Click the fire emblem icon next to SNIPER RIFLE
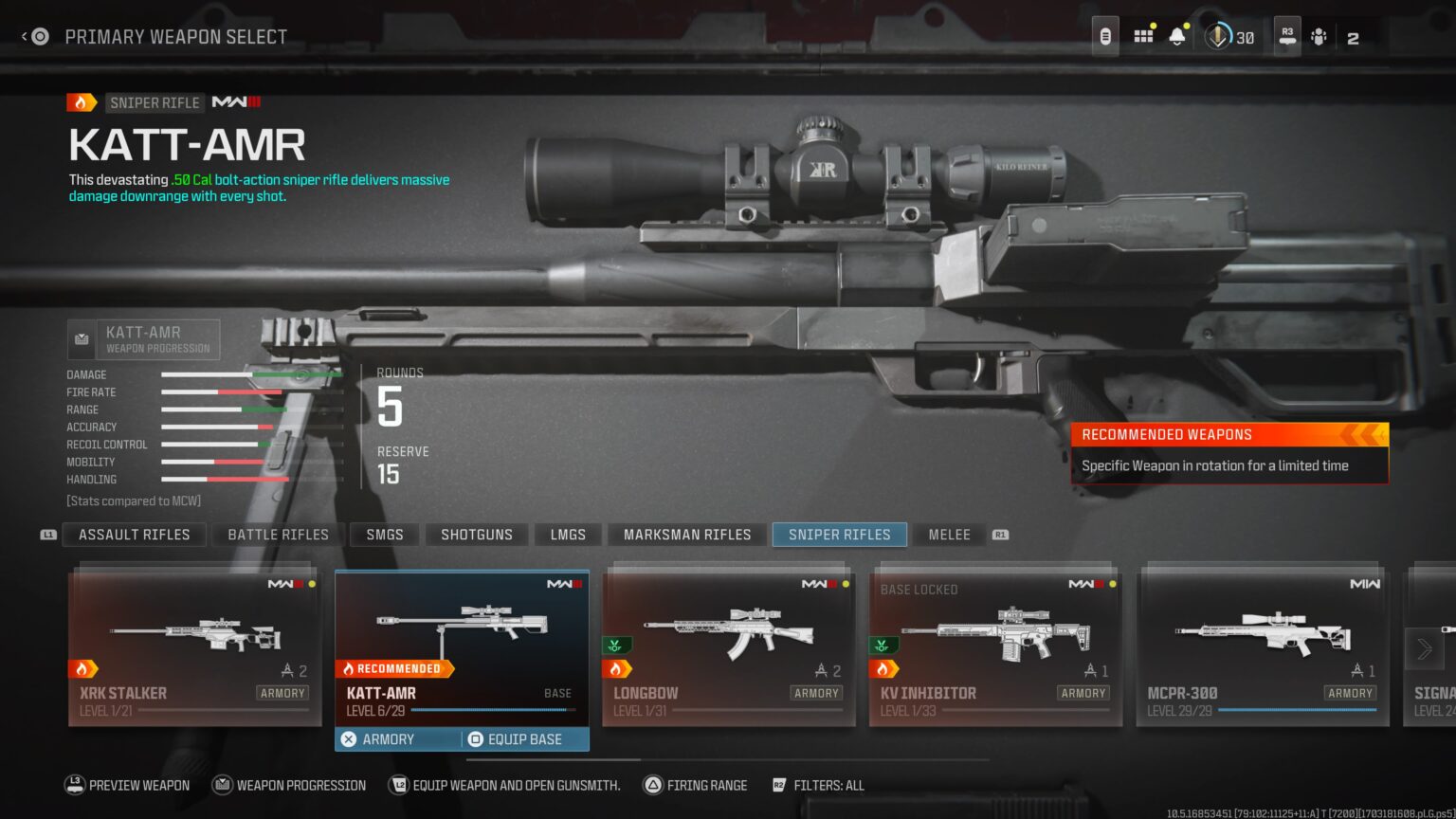Screen dimensions: 1456x819 click(82, 101)
